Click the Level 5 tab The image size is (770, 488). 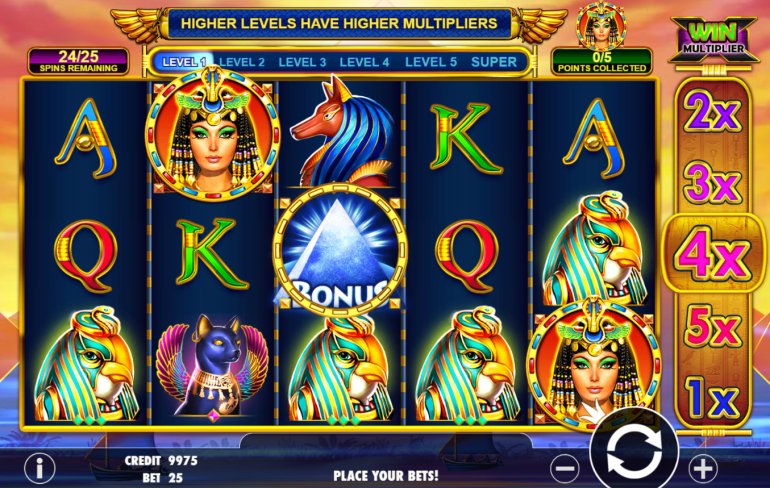click(x=430, y=62)
